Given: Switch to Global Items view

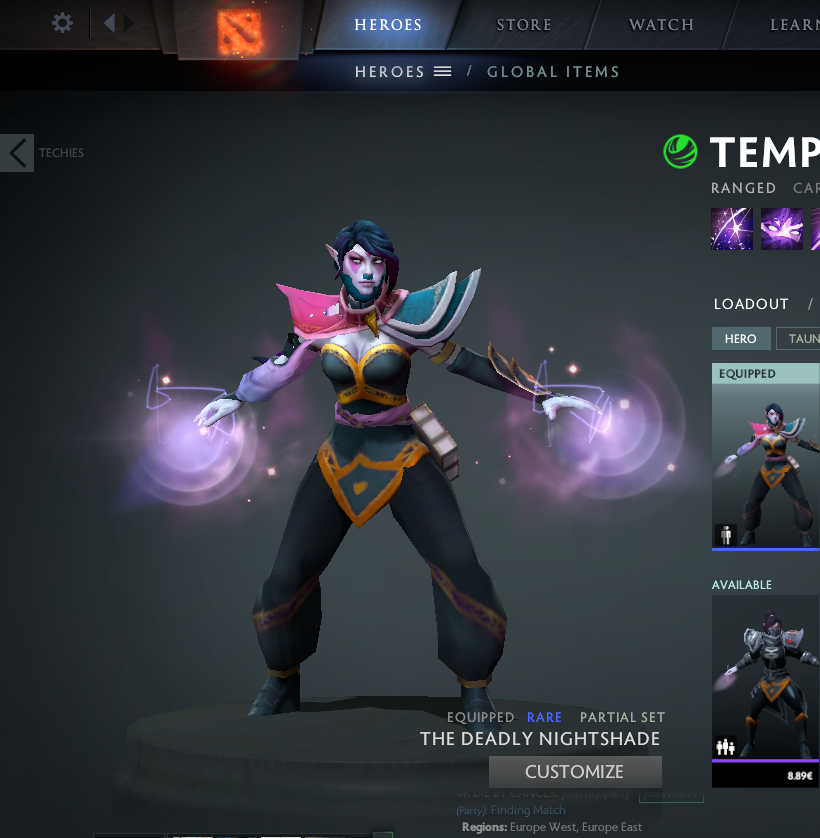Looking at the screenshot, I should point(553,72).
